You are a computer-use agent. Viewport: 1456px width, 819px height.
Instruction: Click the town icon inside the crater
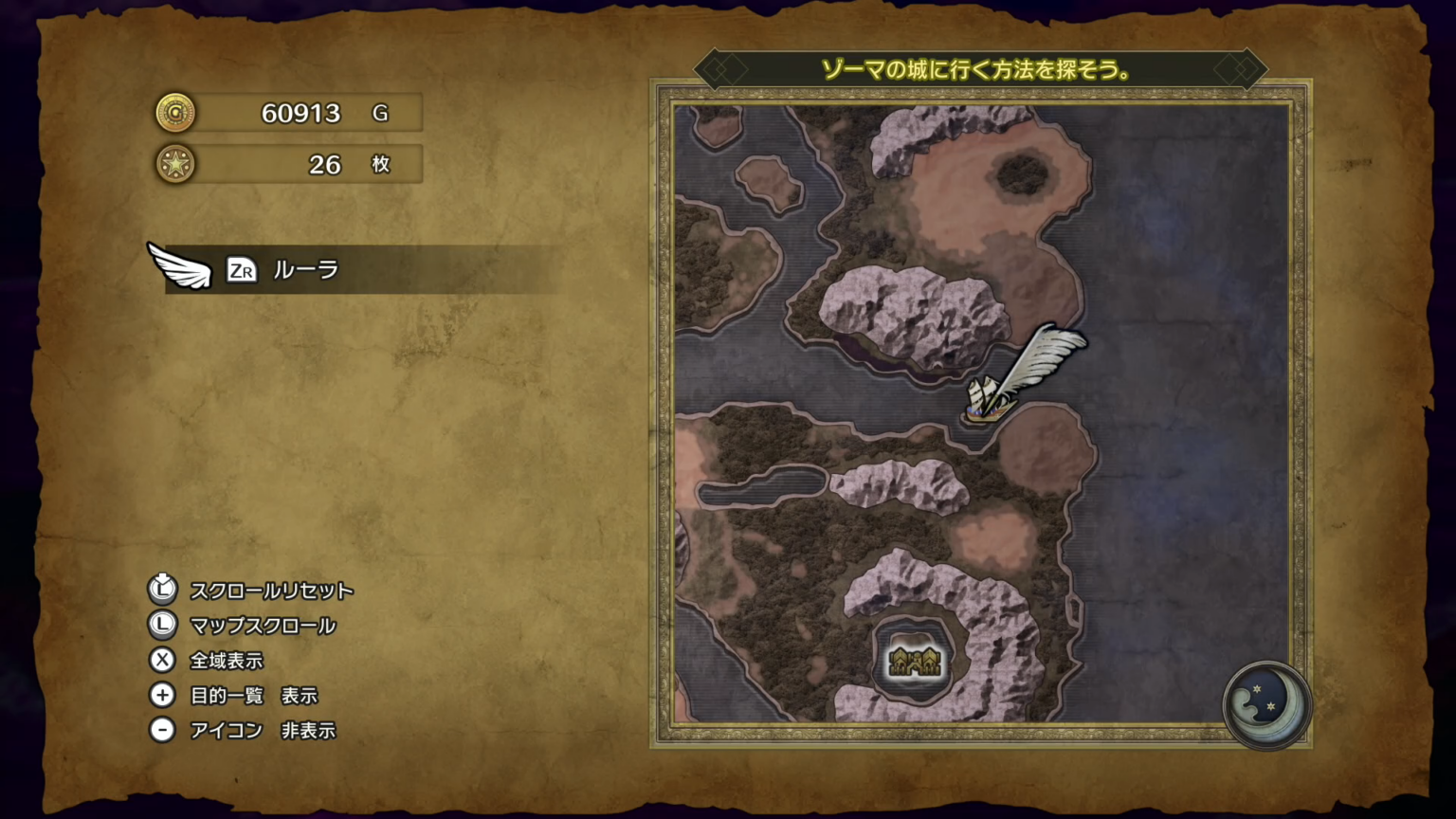(915, 661)
